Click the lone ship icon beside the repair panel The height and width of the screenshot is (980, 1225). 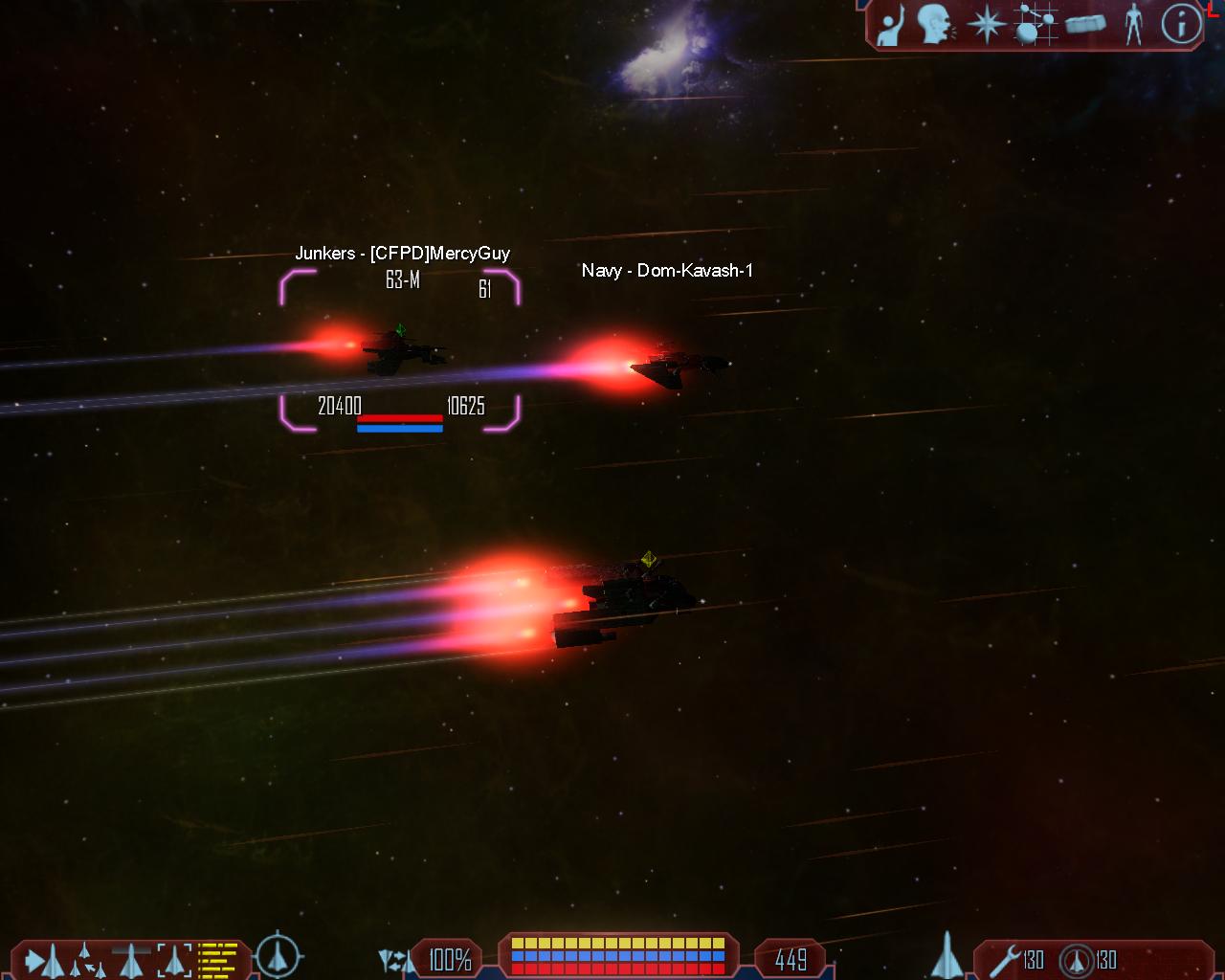[946, 955]
